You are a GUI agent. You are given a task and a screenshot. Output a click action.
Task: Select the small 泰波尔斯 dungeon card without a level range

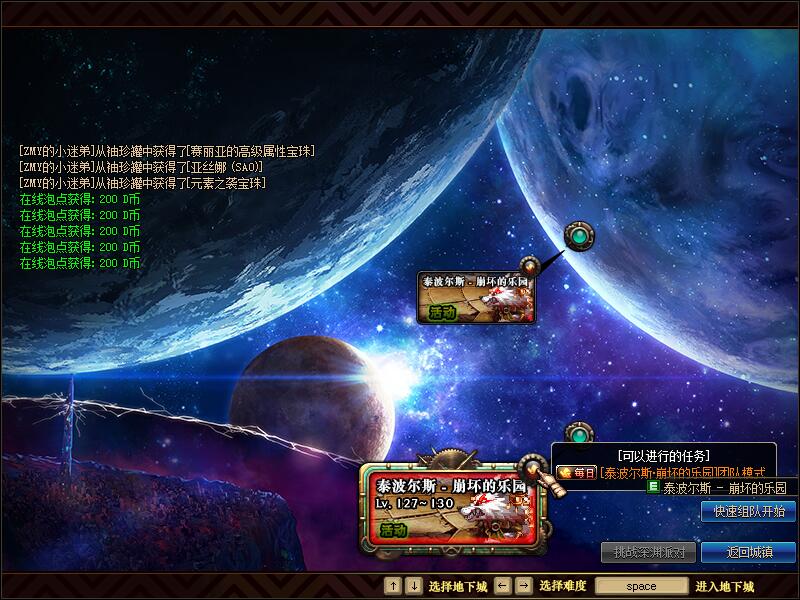coord(476,297)
